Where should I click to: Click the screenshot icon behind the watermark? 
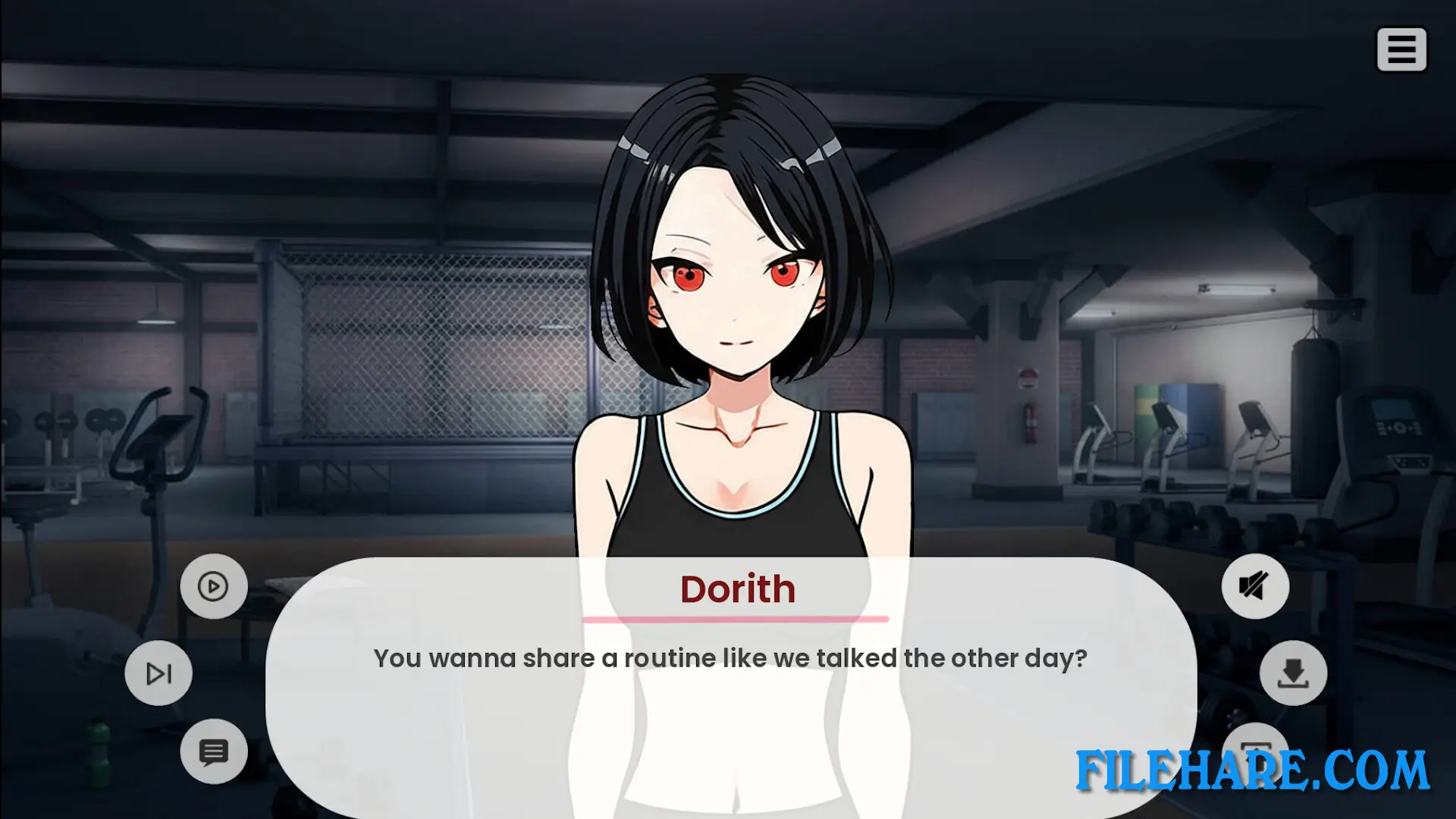1255,752
